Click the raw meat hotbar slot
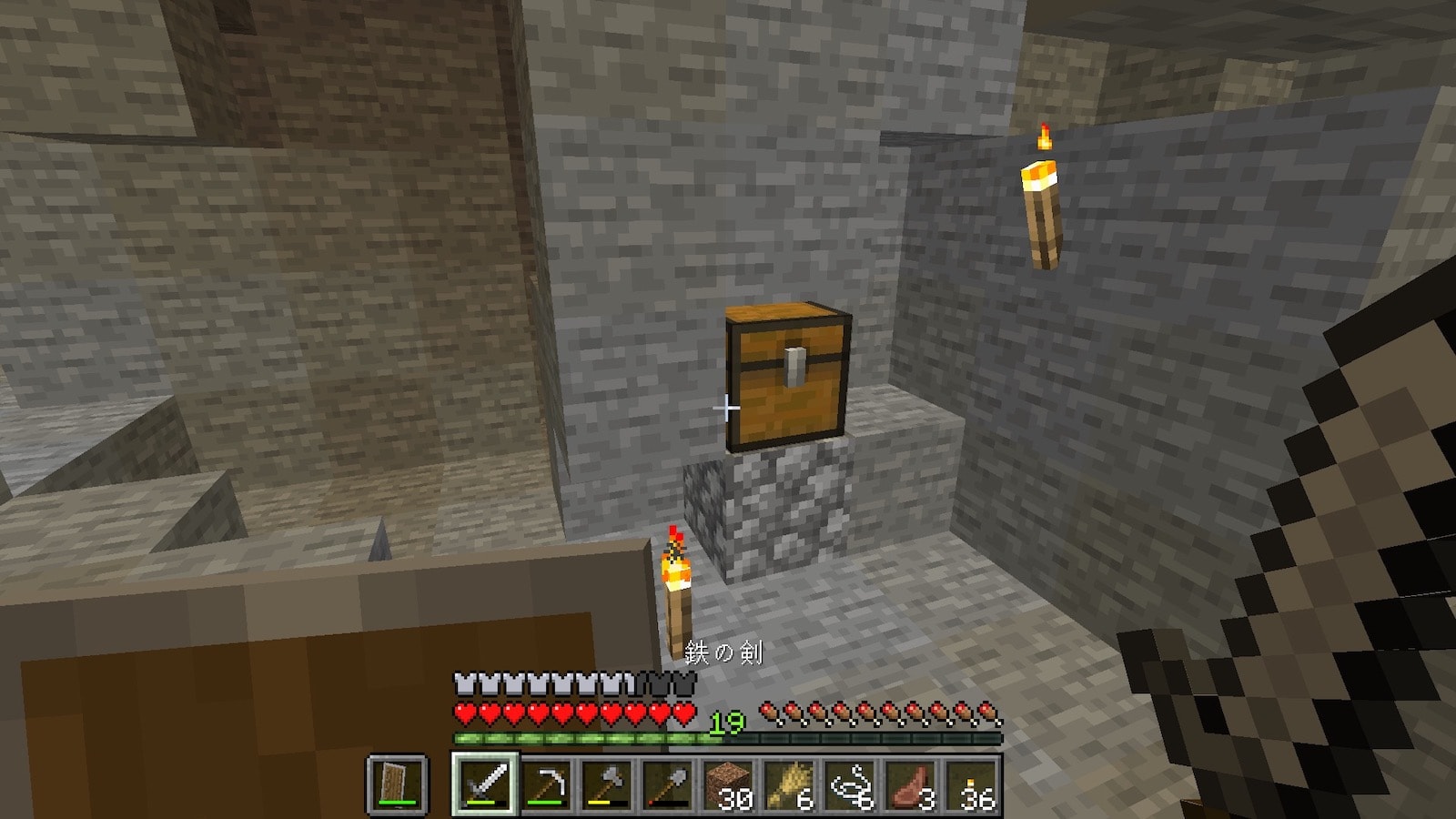Image resolution: width=1456 pixels, height=819 pixels. coord(912,784)
